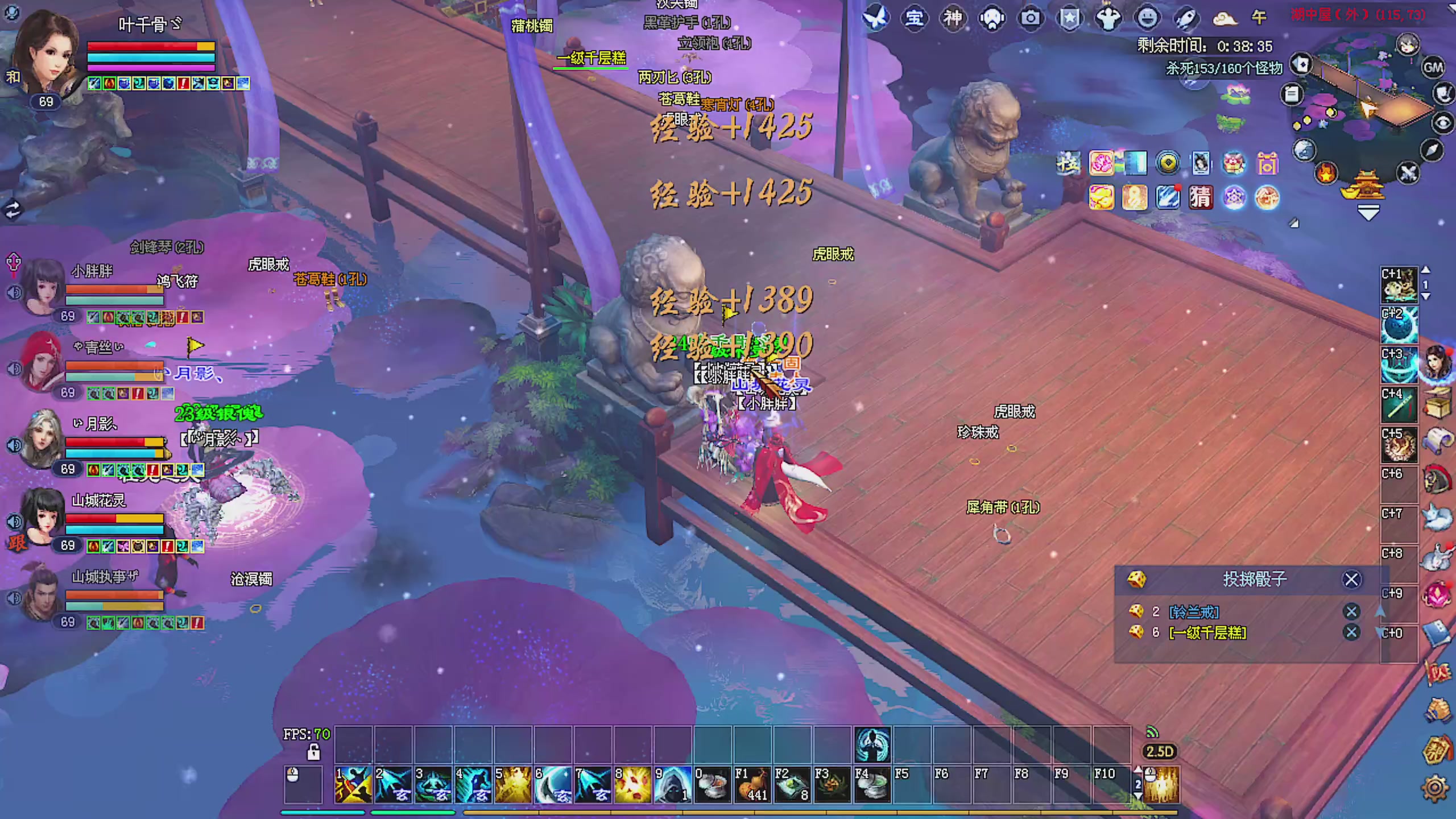Activate the golden burst skill in slot 8
Image resolution: width=1456 pixels, height=819 pixels.
pos(632,785)
